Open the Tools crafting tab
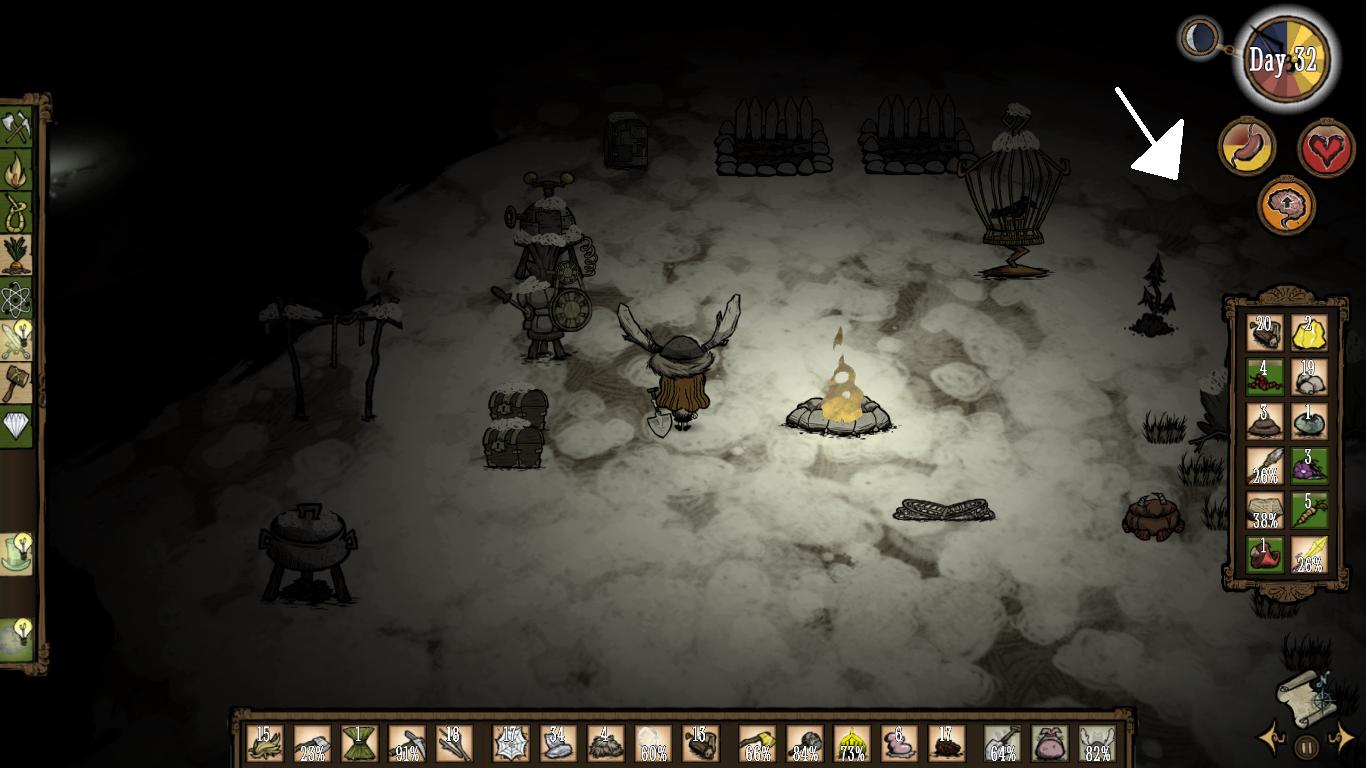The image size is (1366, 768). 17,127
